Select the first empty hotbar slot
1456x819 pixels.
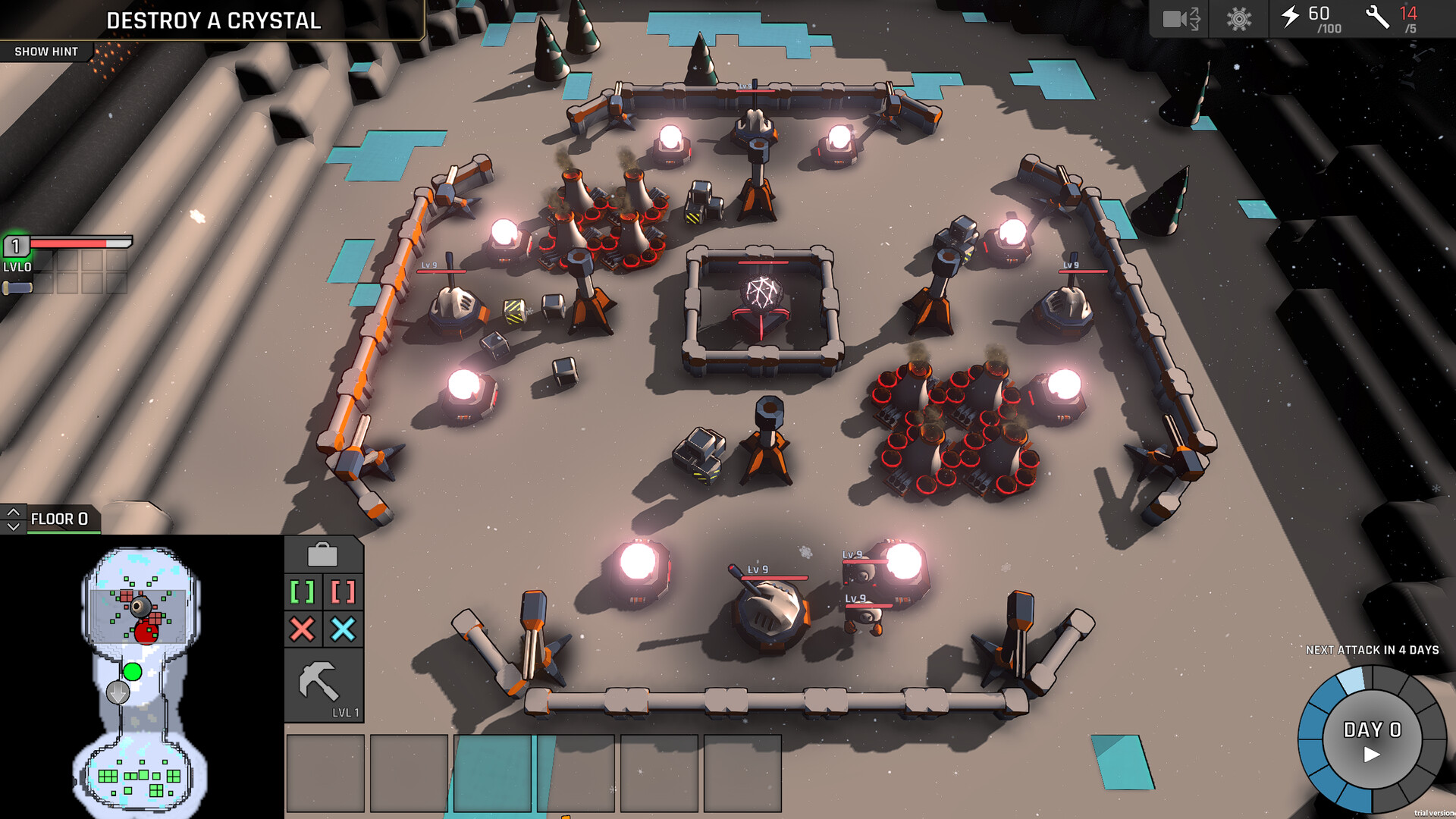click(x=325, y=773)
